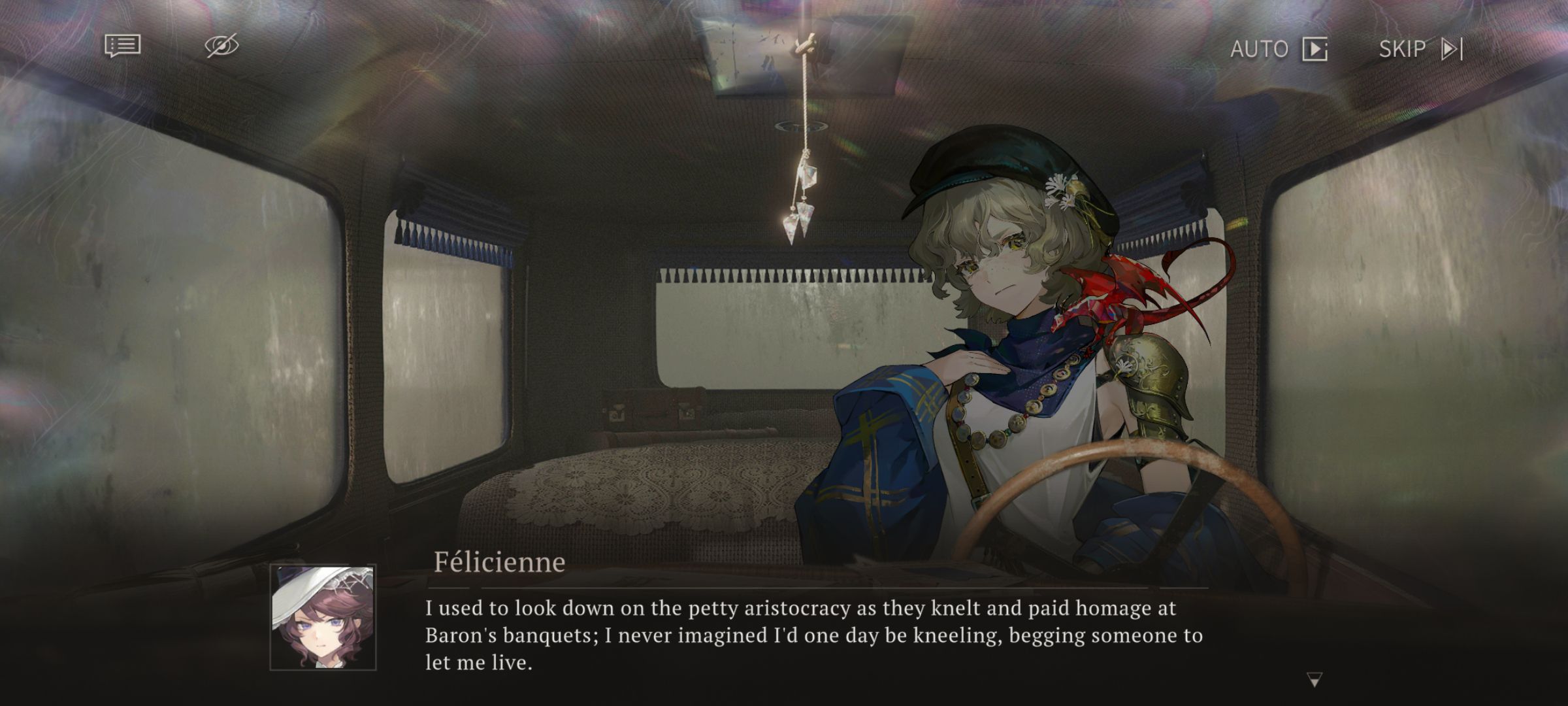Toggle AUTO dialogue playback
The height and width of the screenshot is (706, 1568).
pos(1279,49)
